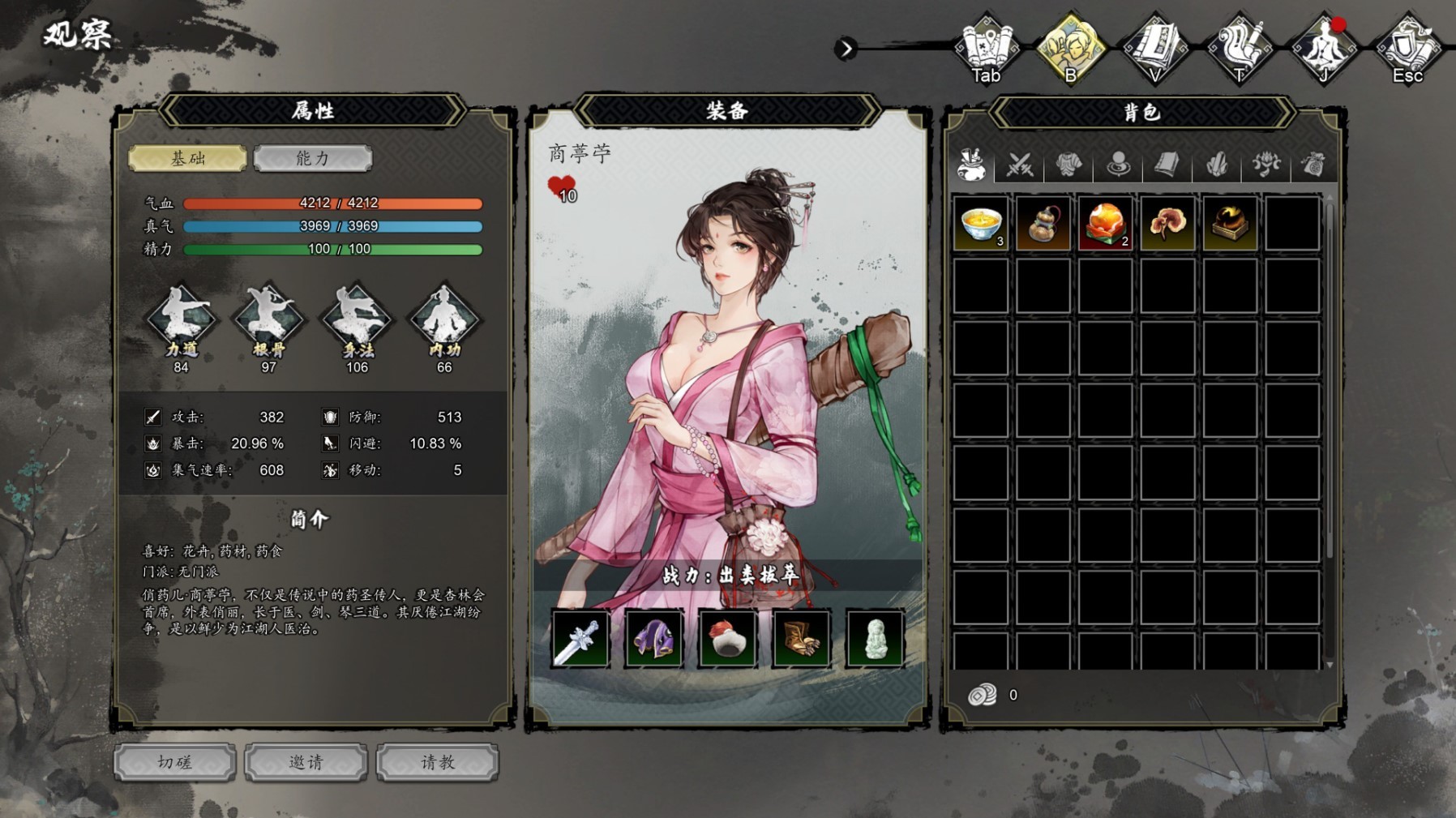Select the dark ornament box item

pos(1230,223)
